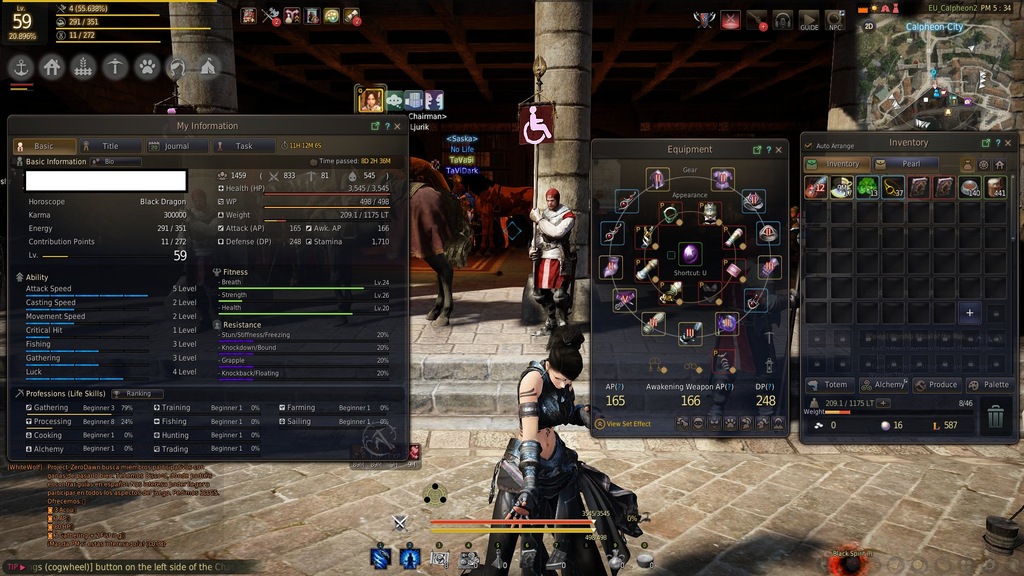The image size is (1024, 576).
Task: Expand inventory with the plus slot
Action: (969, 313)
